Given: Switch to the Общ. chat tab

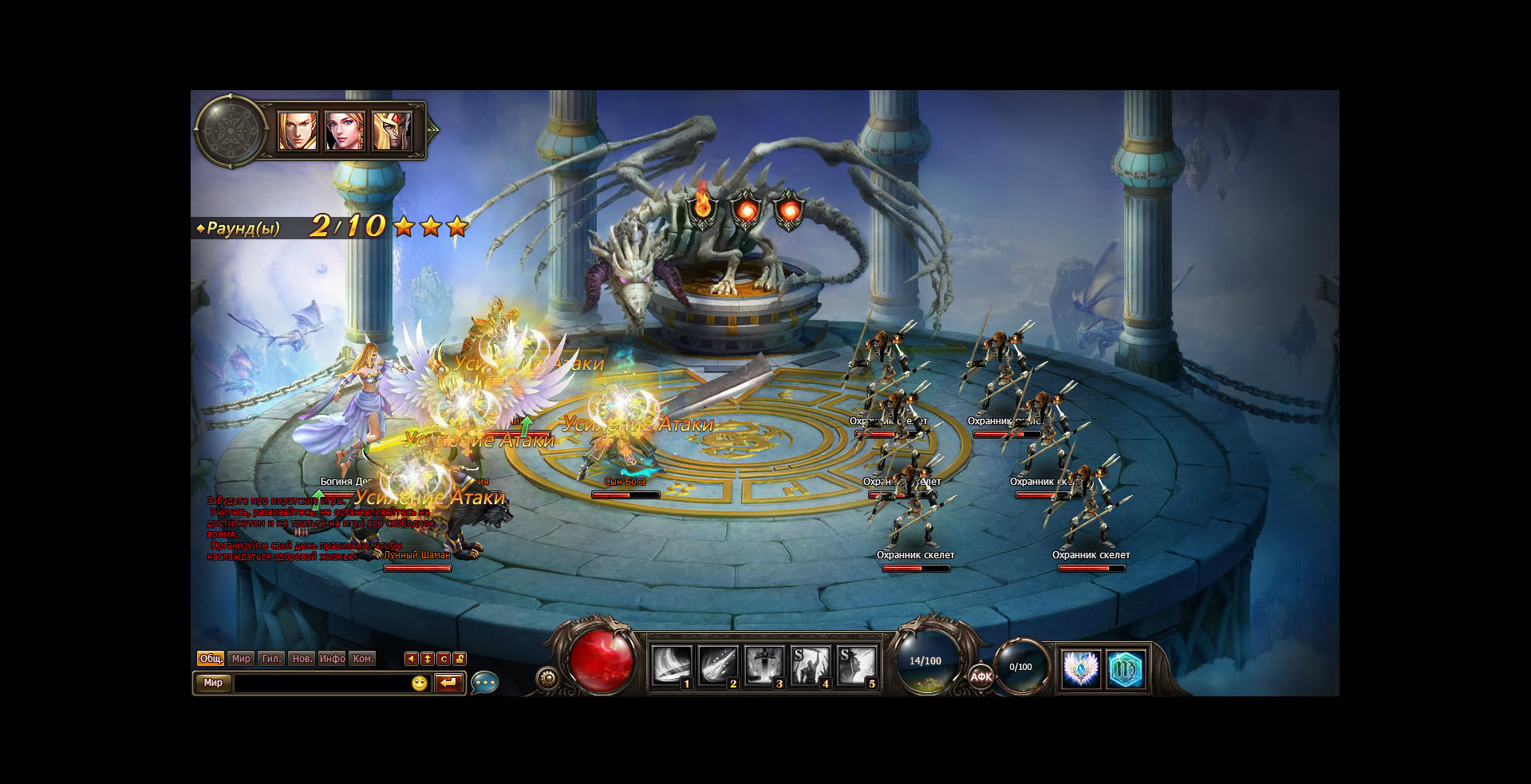Looking at the screenshot, I should [211, 659].
